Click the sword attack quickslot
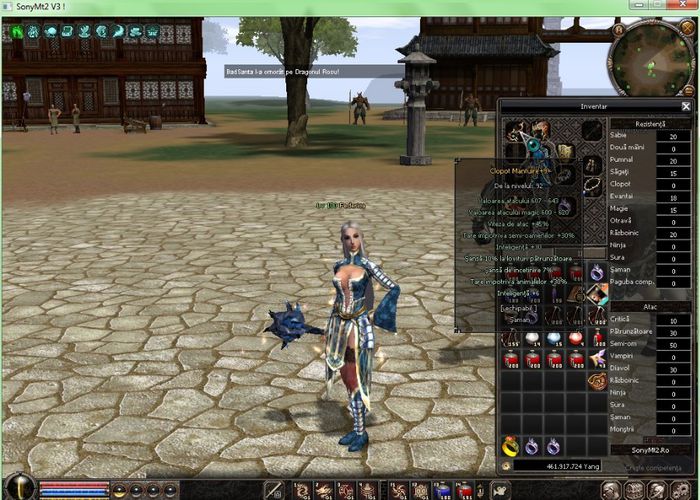The height and width of the screenshot is (500, 700). [275, 490]
